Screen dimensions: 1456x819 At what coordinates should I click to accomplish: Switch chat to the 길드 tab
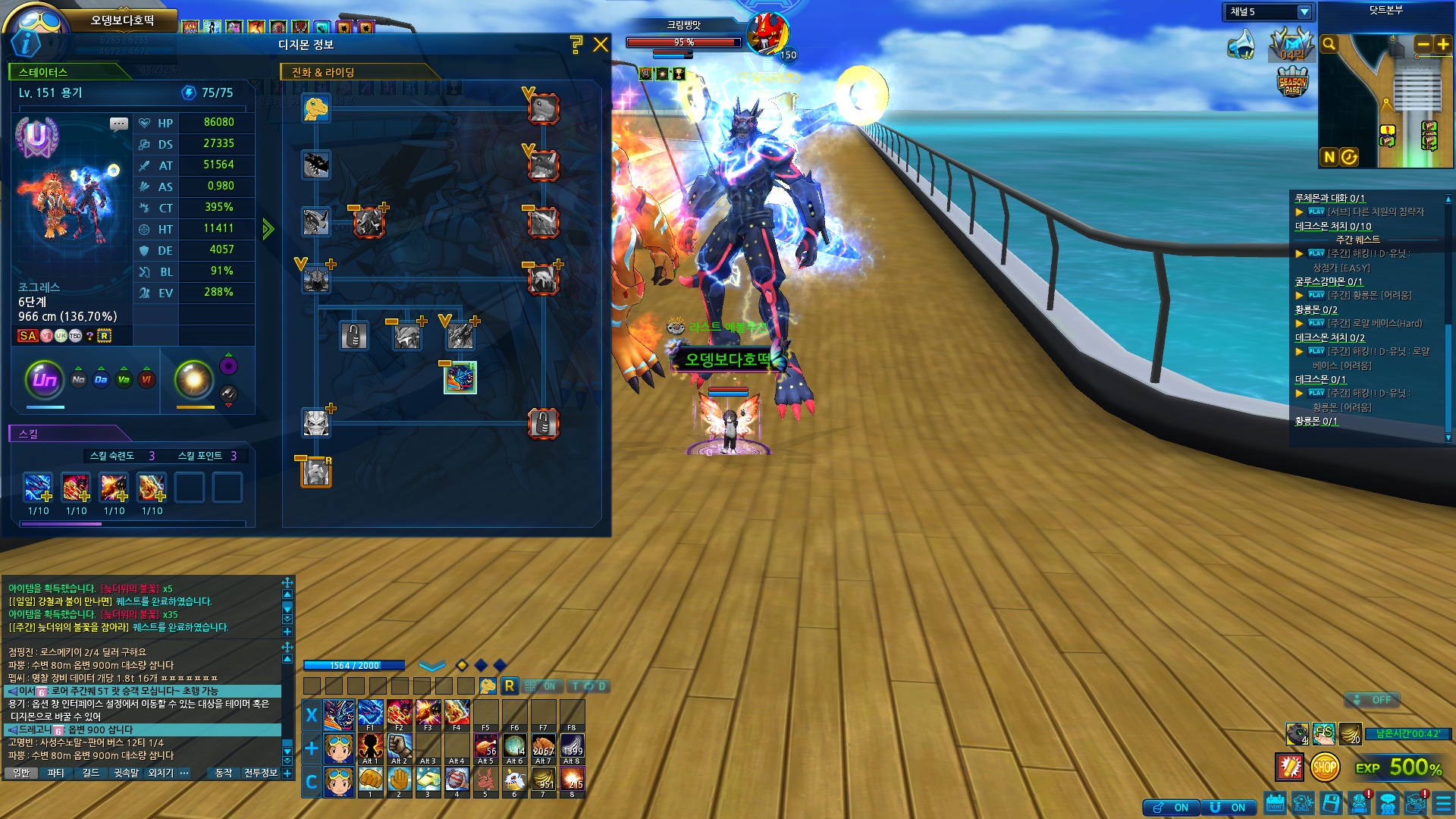click(x=90, y=773)
